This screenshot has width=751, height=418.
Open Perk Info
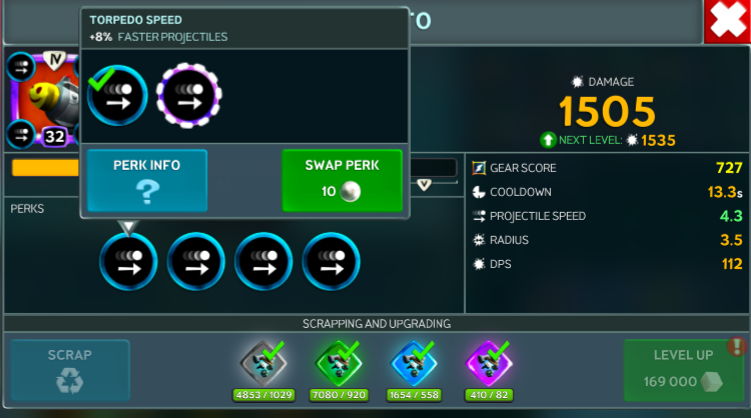tap(147, 180)
